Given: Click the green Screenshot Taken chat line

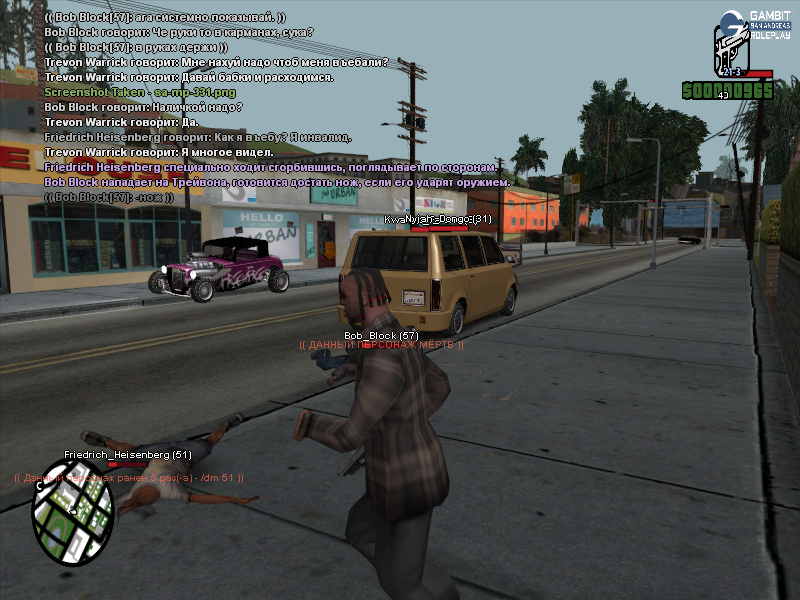Looking at the screenshot, I should (125, 92).
